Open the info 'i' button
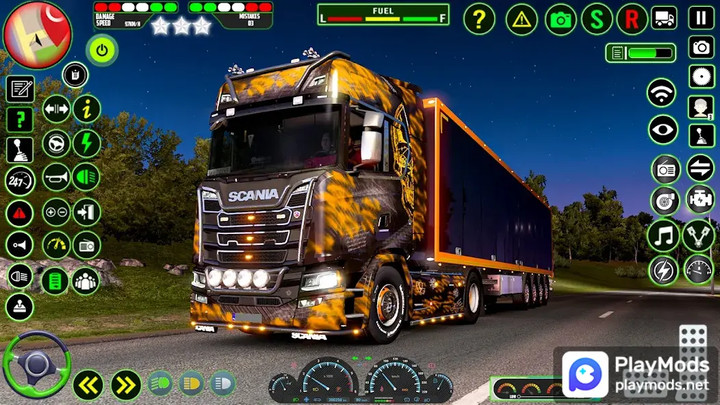The width and height of the screenshot is (720, 405). point(87,108)
